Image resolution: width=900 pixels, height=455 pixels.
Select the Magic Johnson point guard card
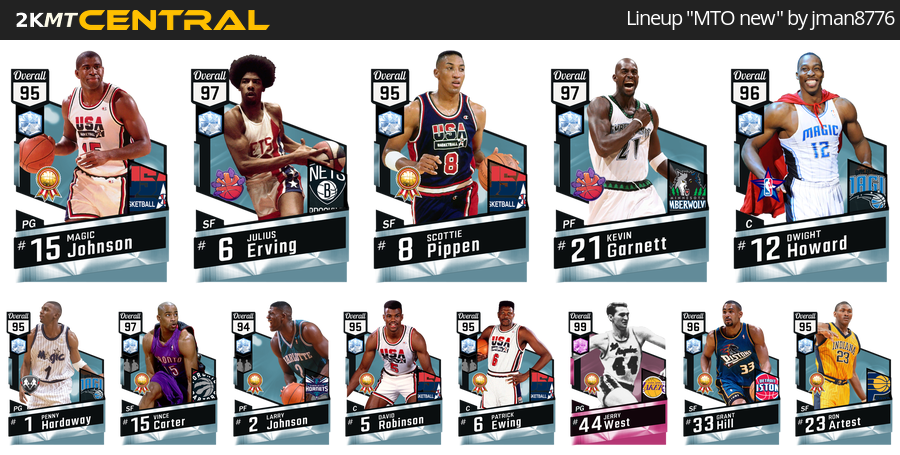[90, 165]
